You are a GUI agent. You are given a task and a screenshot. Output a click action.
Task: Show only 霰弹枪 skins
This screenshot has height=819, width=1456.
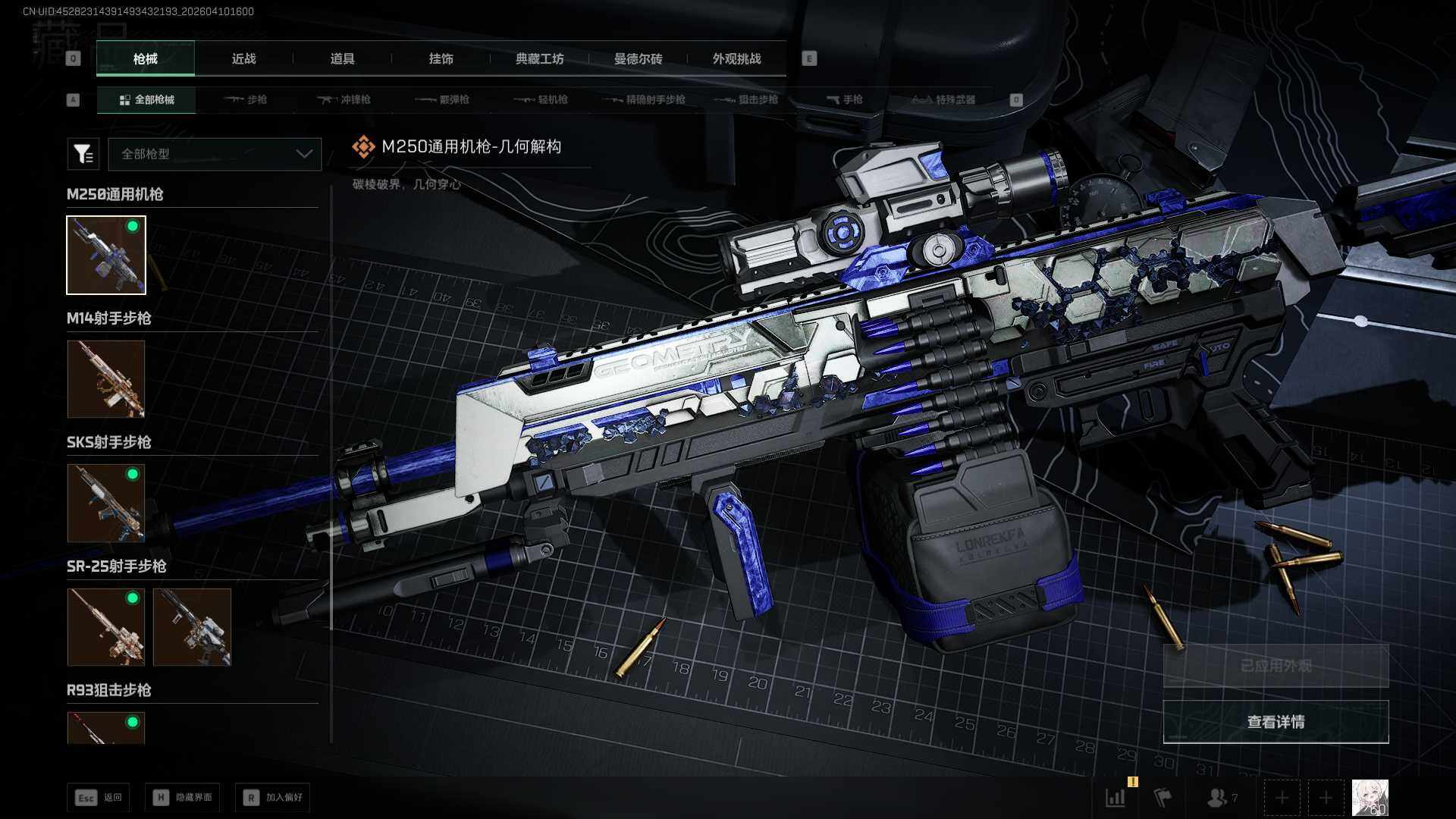[443, 100]
